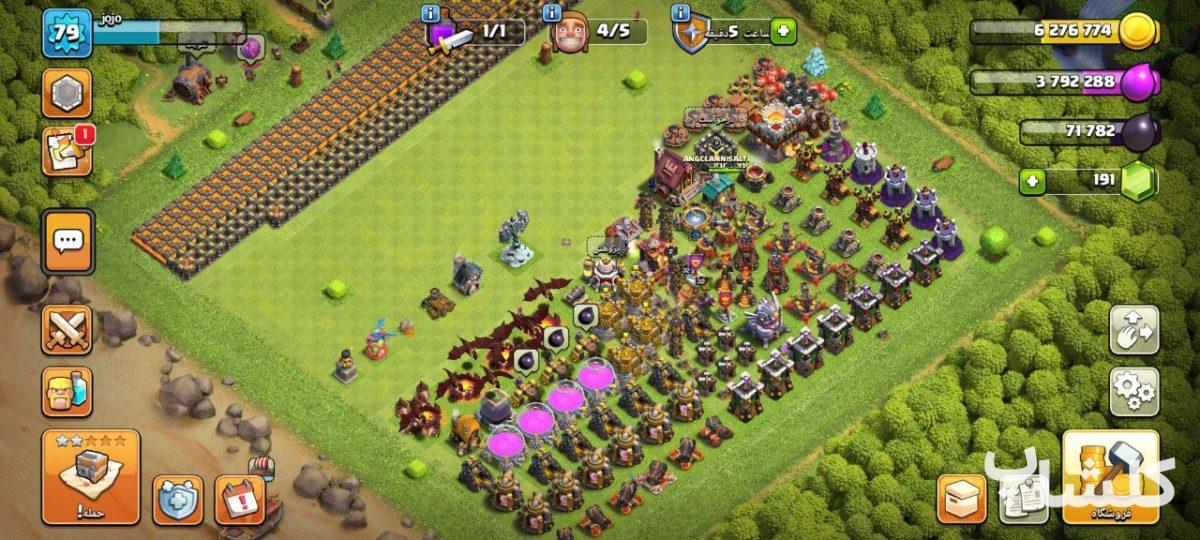This screenshot has height=540, width=1200.
Task: Open the news scroll with red notification
Action: coord(66,152)
